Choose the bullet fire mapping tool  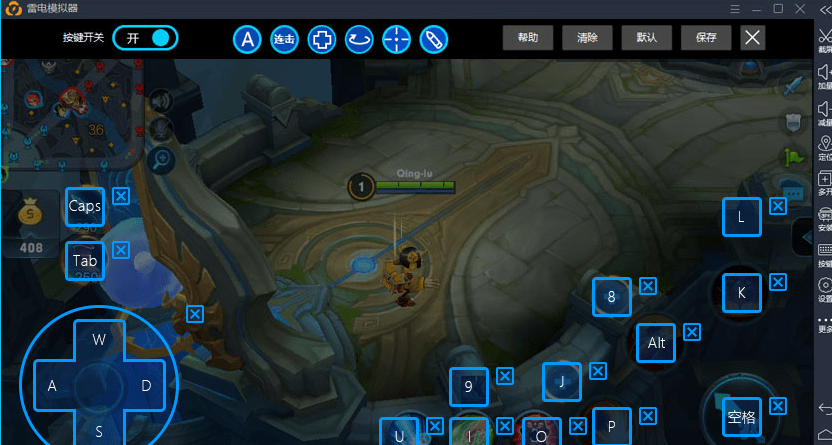(434, 40)
